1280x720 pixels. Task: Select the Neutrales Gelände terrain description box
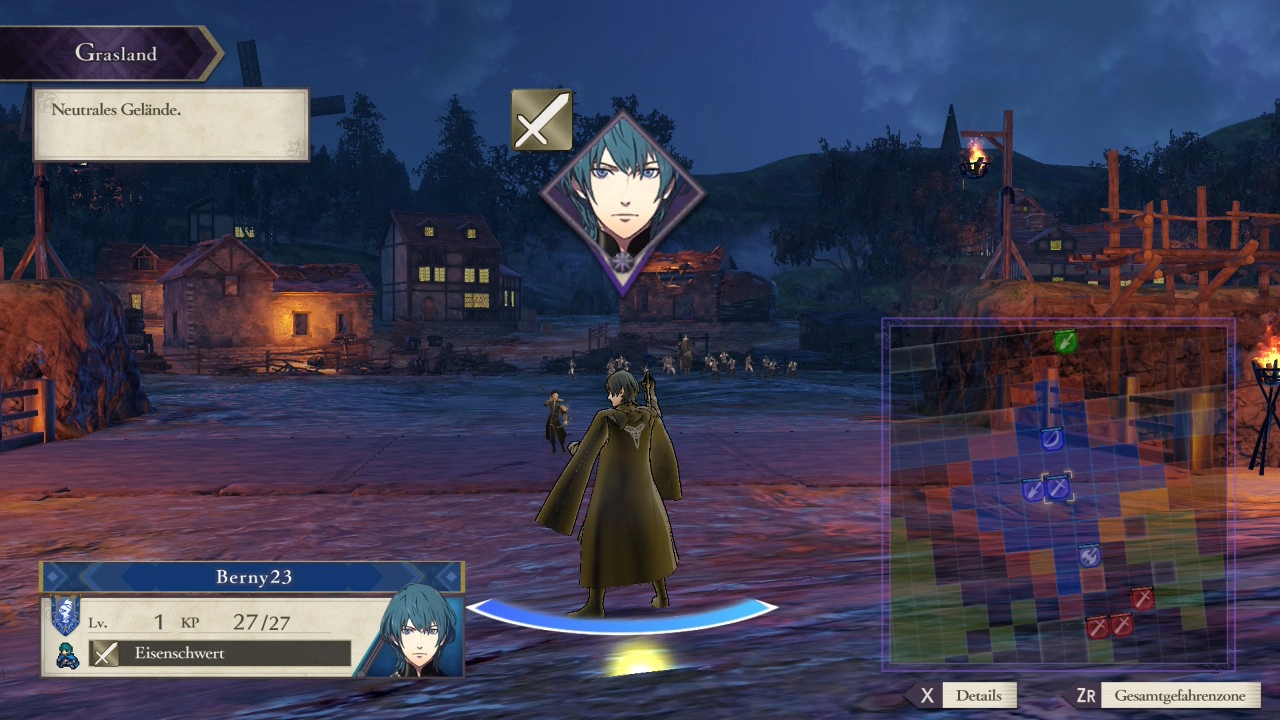pyautogui.click(x=171, y=124)
